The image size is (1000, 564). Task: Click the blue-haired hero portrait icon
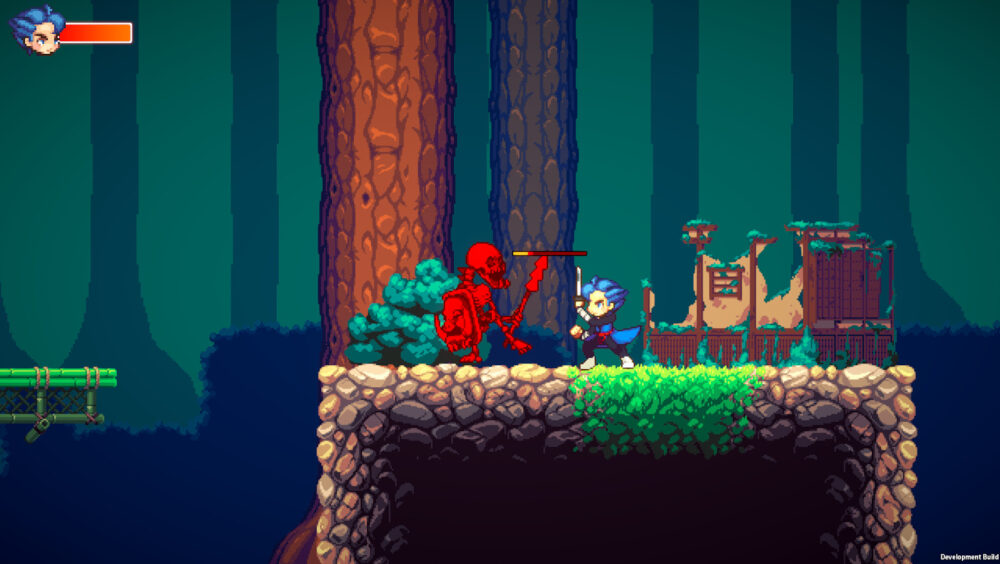point(37,30)
